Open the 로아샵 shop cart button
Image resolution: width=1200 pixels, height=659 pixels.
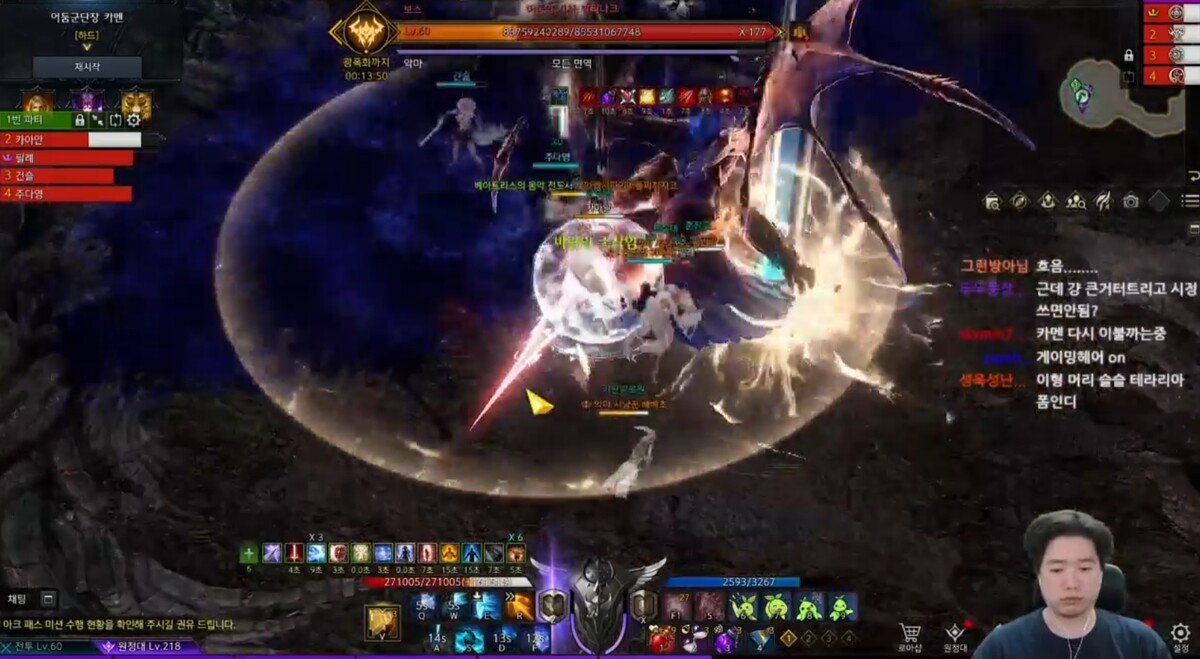(909, 637)
